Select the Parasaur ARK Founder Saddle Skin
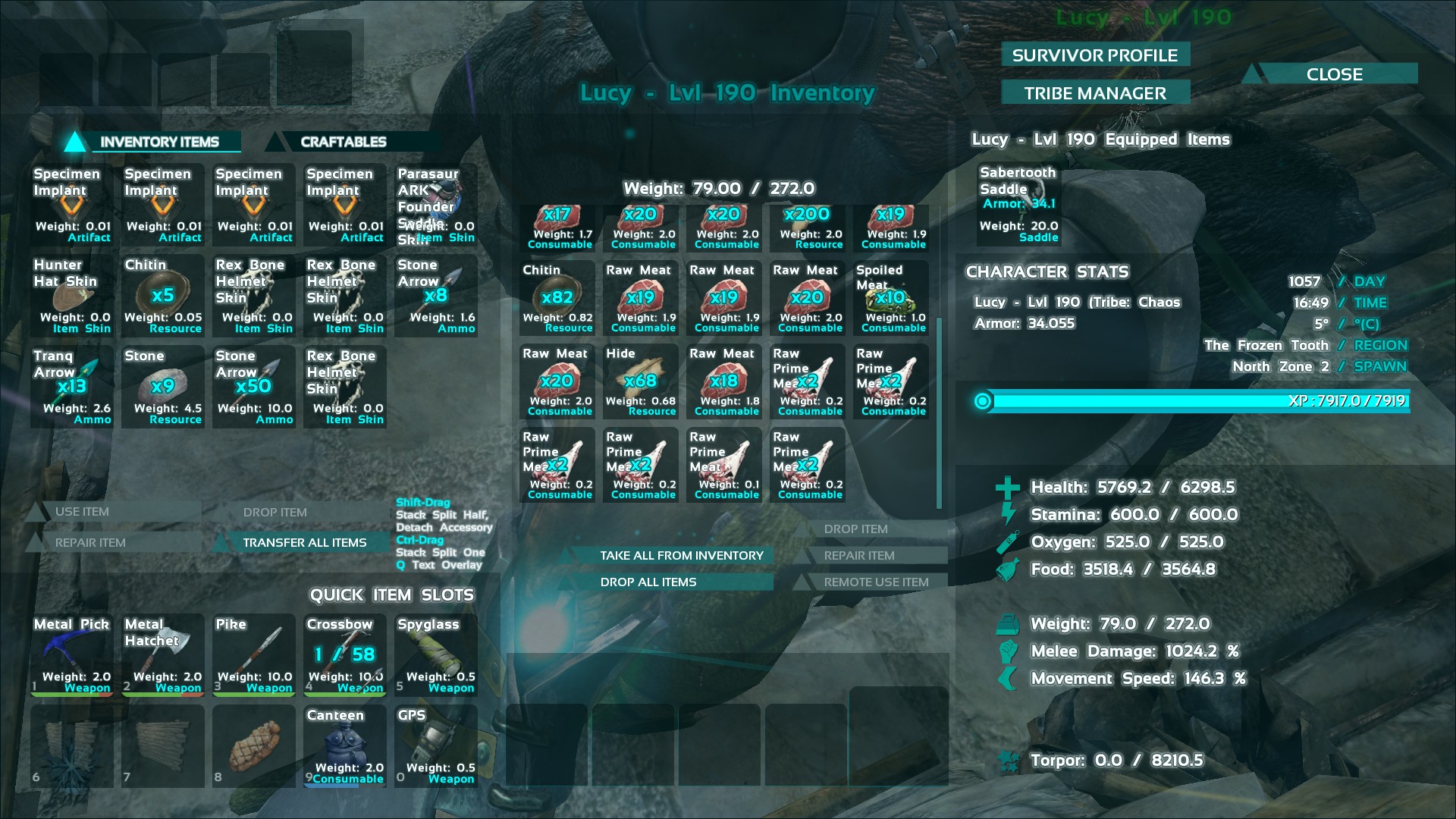This screenshot has width=1456, height=819. 435,205
